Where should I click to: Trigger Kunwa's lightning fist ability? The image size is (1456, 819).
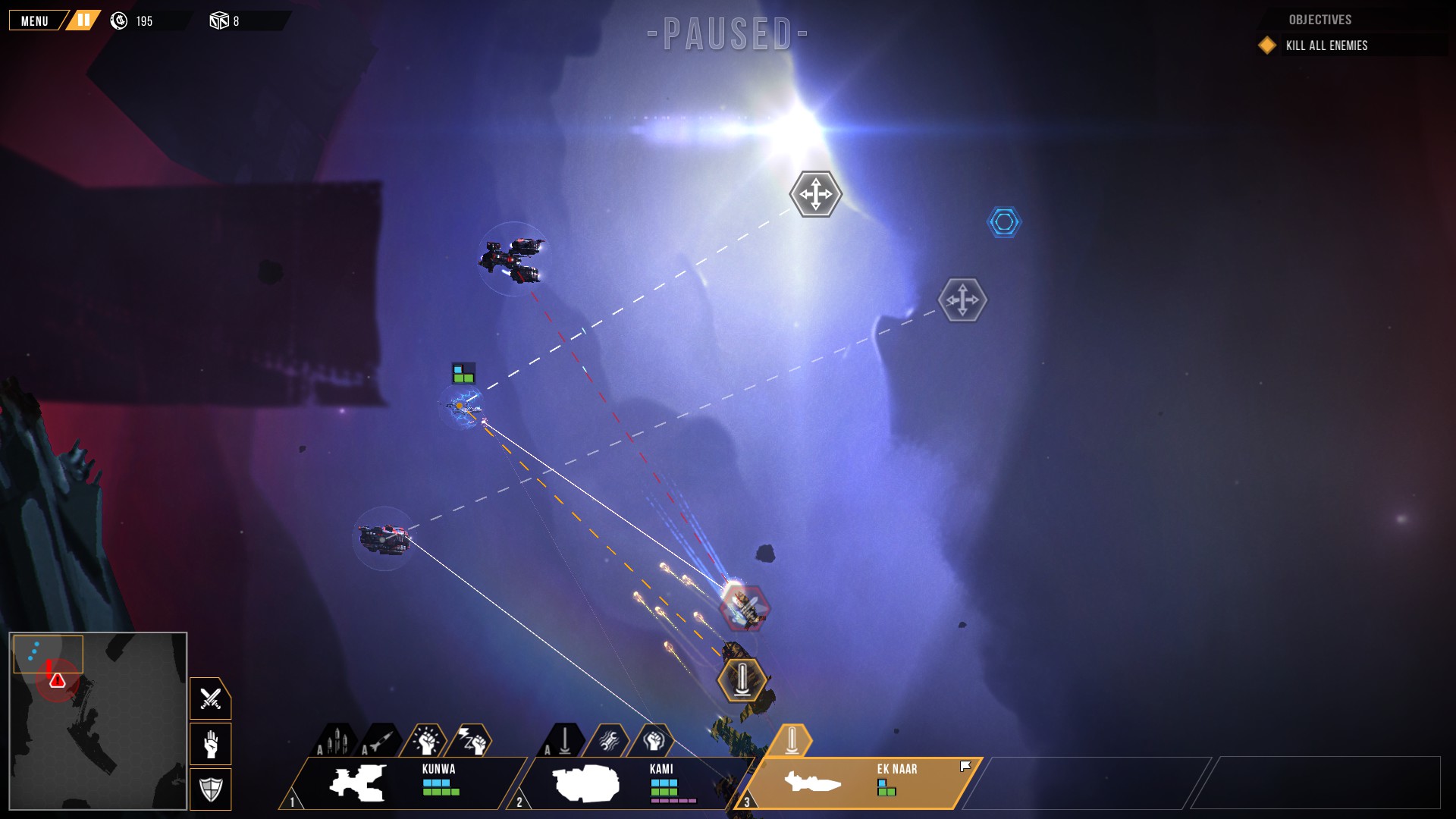pyautogui.click(x=473, y=741)
